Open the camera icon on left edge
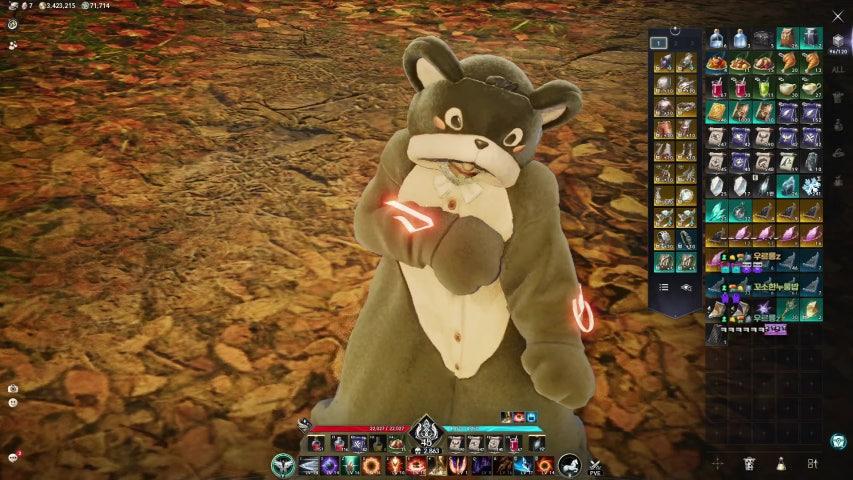The width and height of the screenshot is (853, 480). 12,388
